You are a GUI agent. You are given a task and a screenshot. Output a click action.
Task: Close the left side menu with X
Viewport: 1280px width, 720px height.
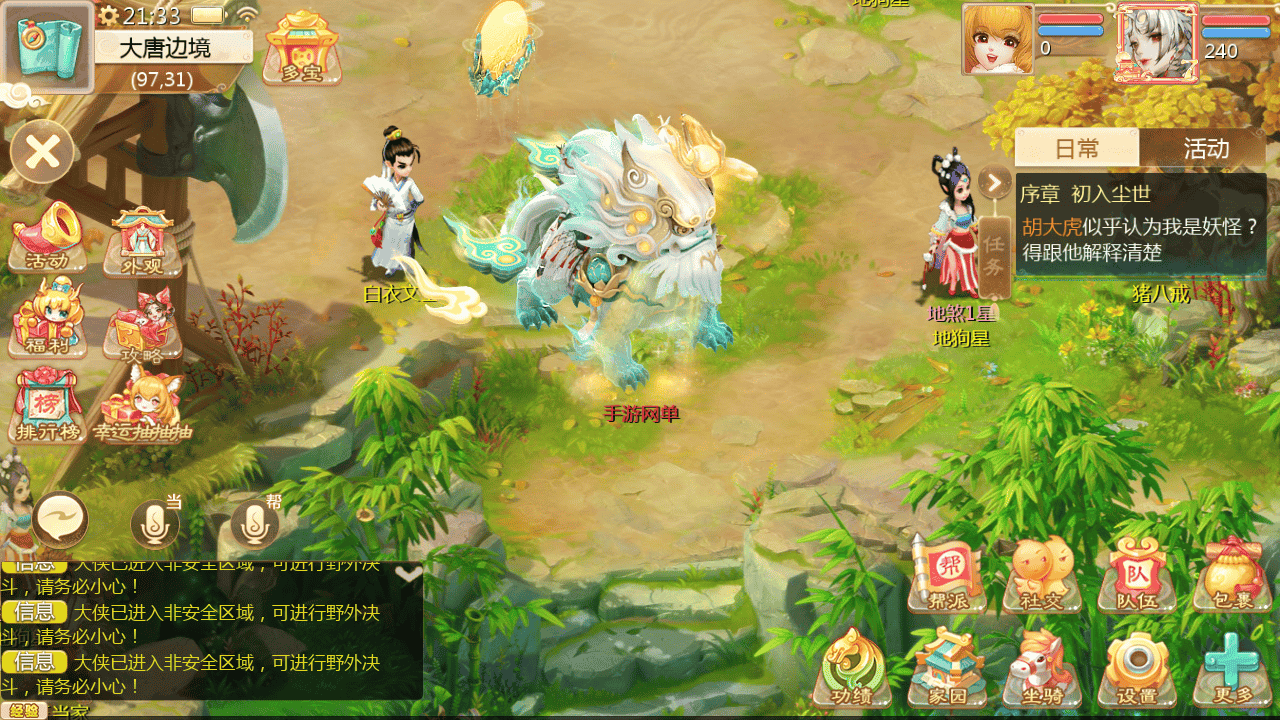42,152
